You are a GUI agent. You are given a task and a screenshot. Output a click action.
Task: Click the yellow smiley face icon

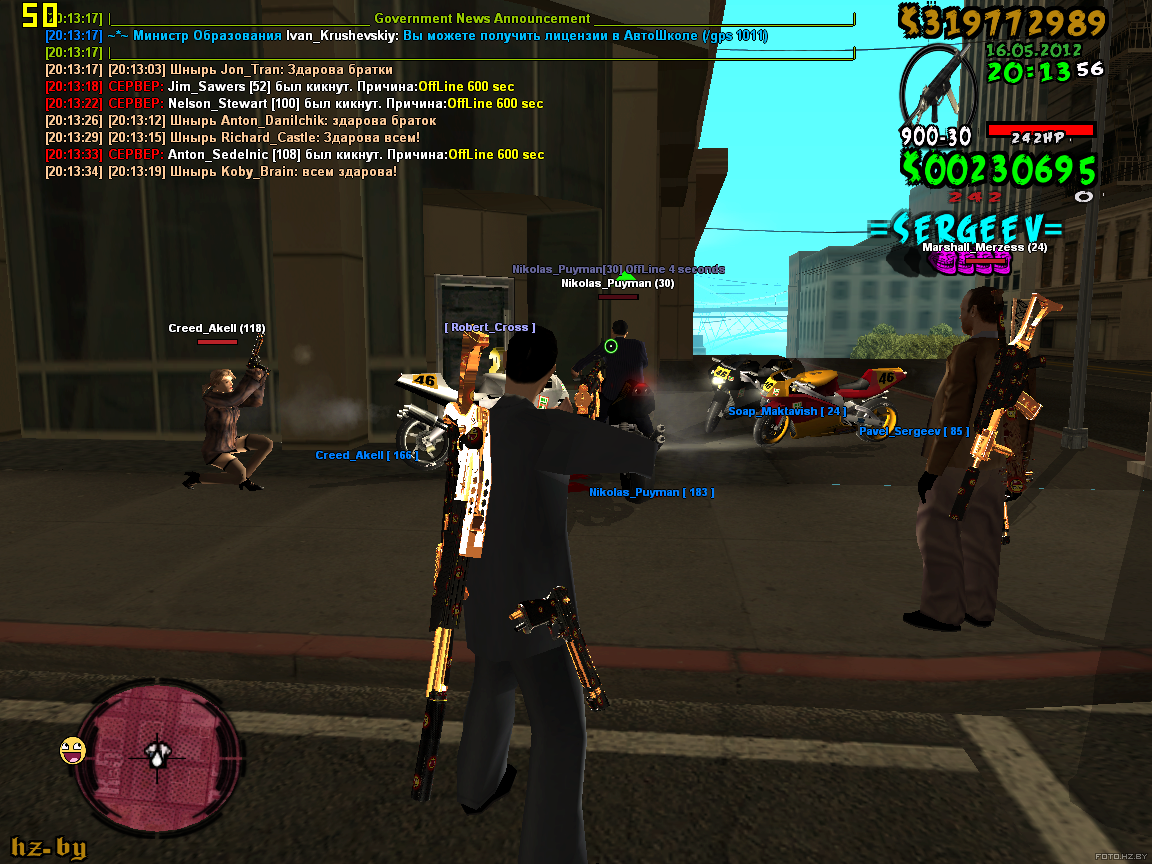(72, 749)
